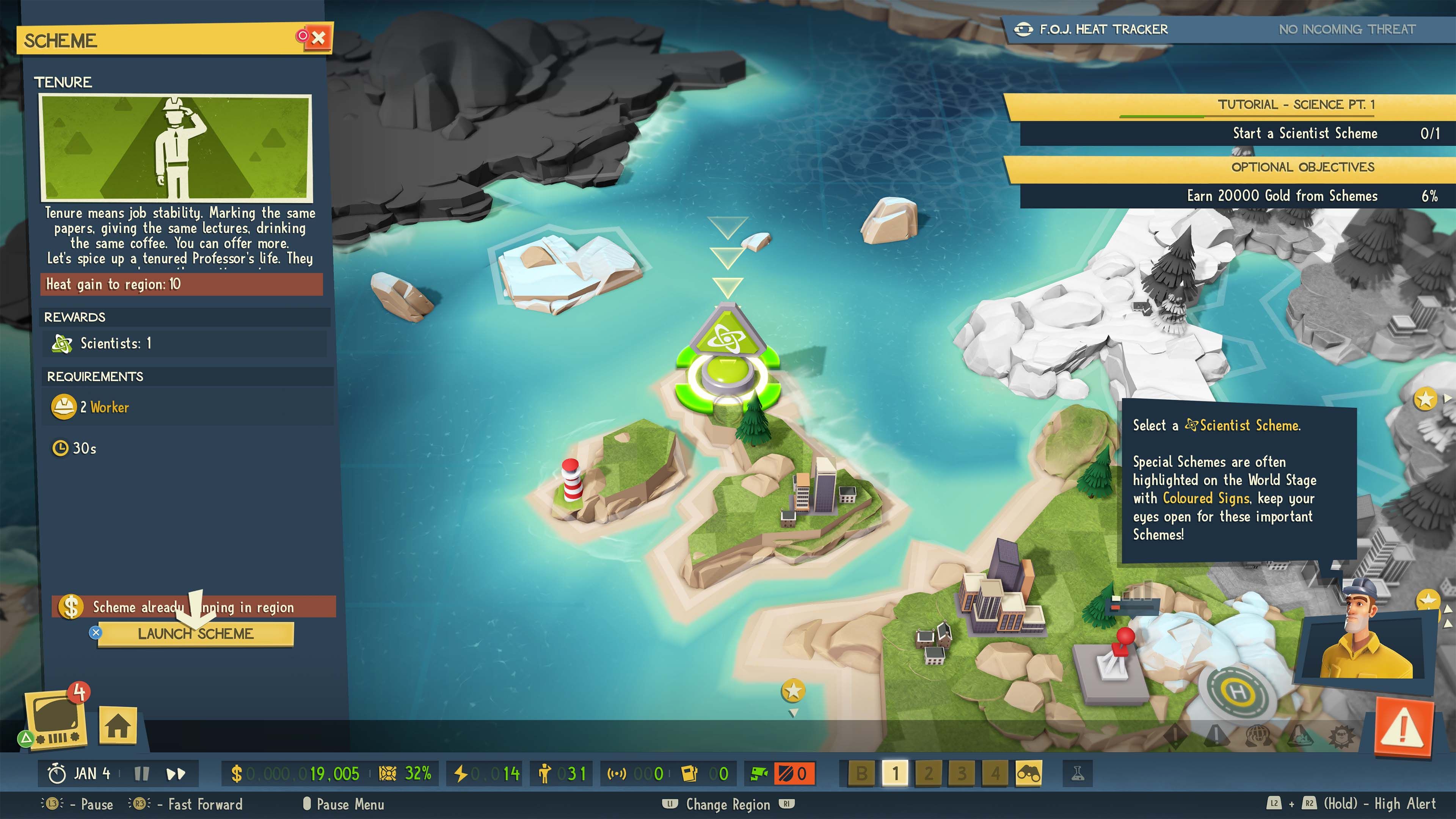
Task: Open the research flask icon
Action: 1077,773
